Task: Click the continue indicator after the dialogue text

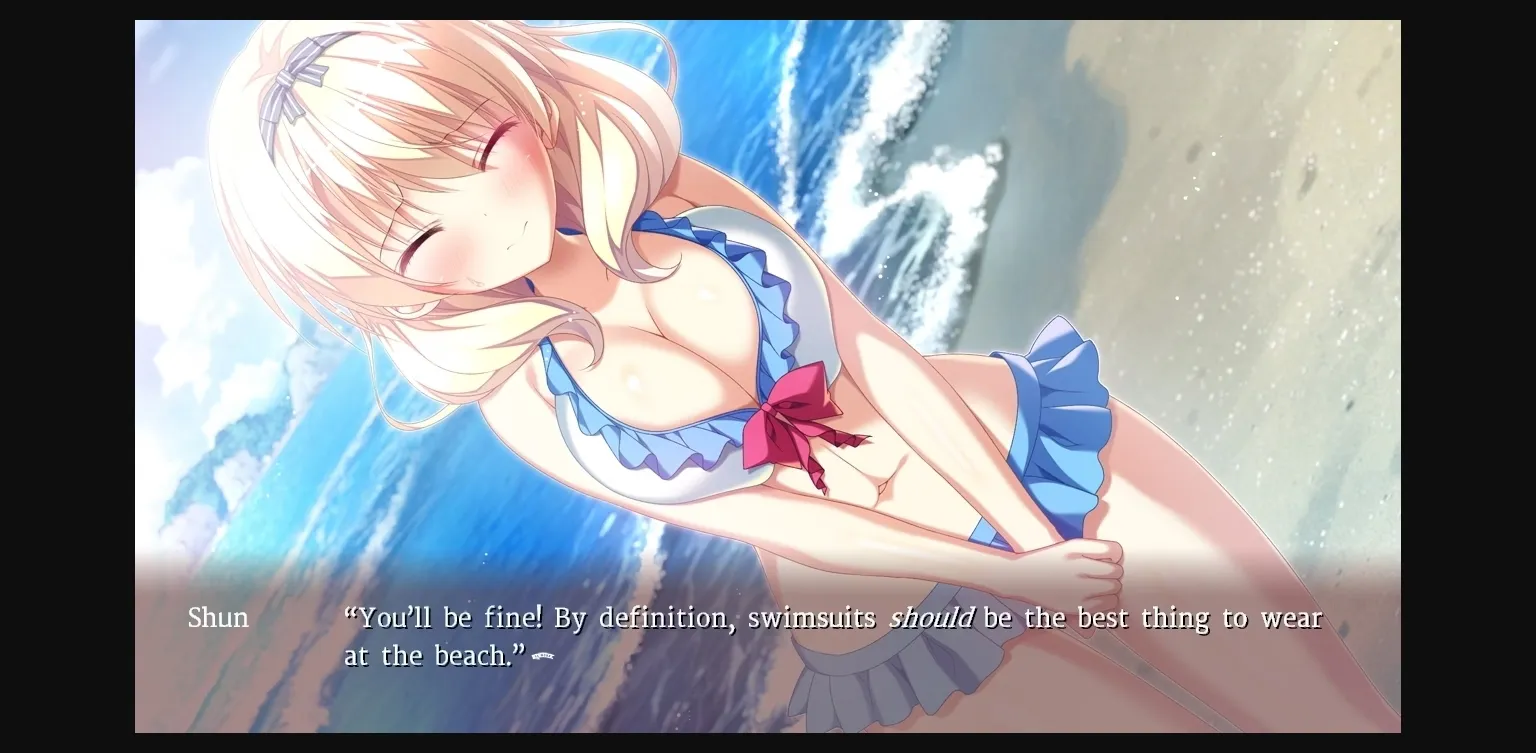Action: click(541, 656)
